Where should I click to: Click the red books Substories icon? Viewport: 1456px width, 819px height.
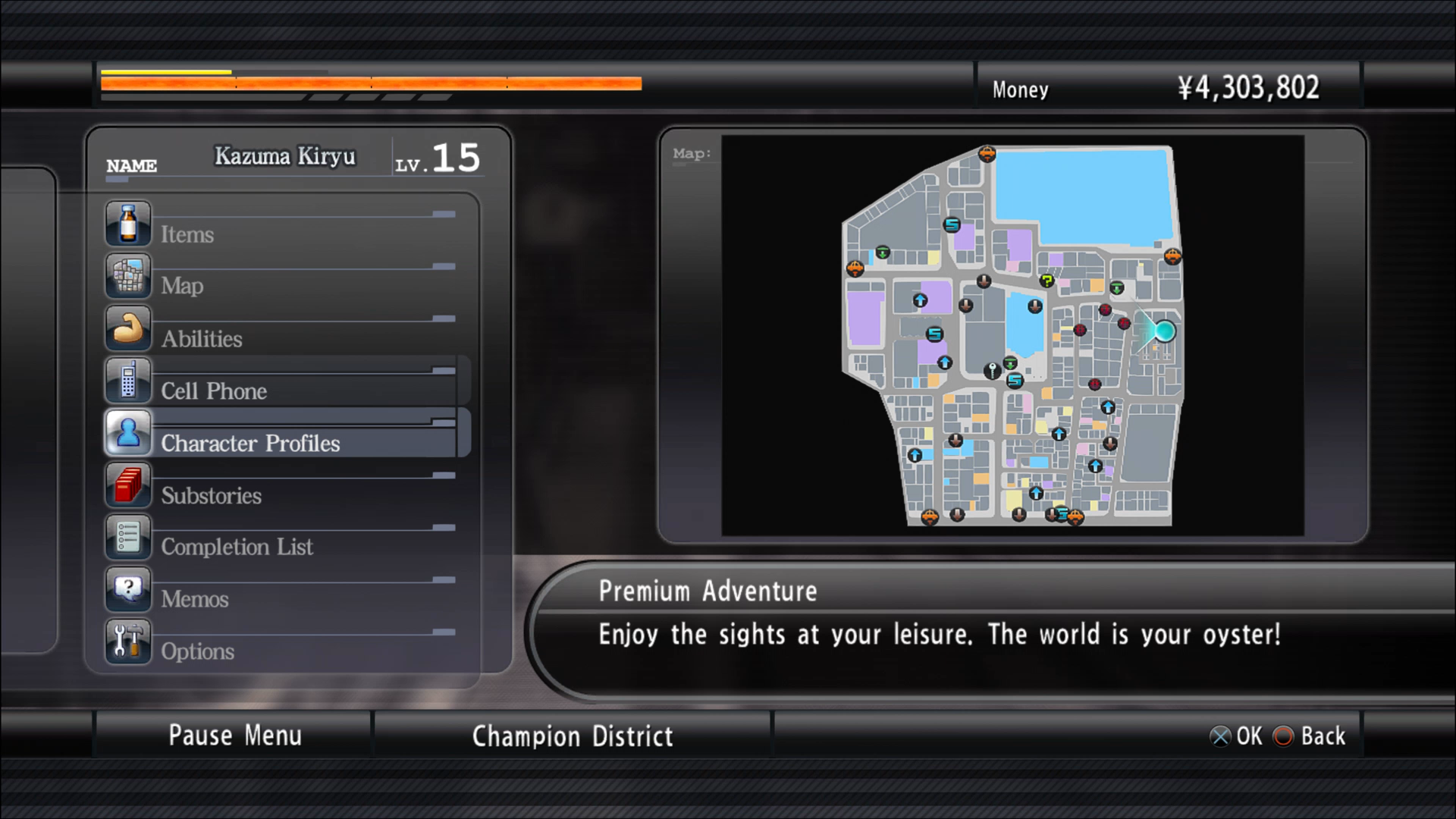point(128,485)
